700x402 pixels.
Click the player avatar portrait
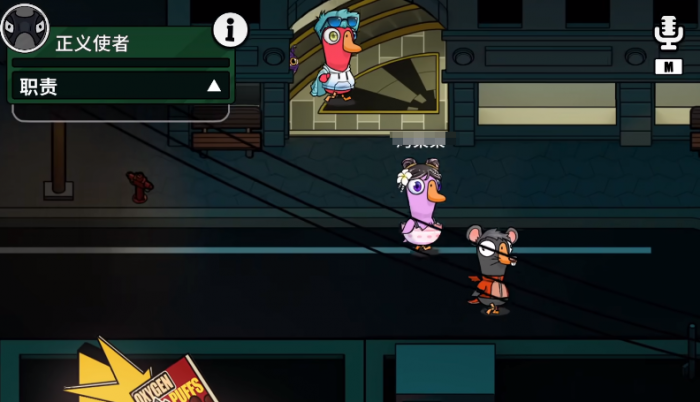(24, 27)
